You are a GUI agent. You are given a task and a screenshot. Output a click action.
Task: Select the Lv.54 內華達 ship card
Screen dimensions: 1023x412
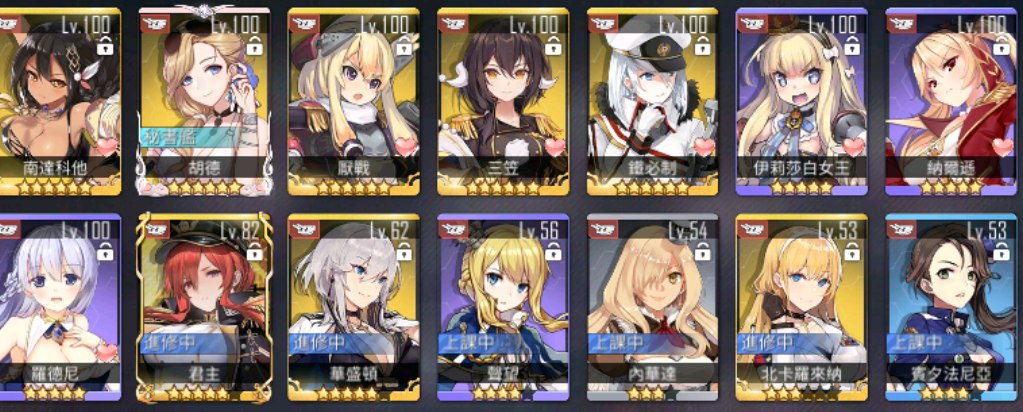click(651, 306)
